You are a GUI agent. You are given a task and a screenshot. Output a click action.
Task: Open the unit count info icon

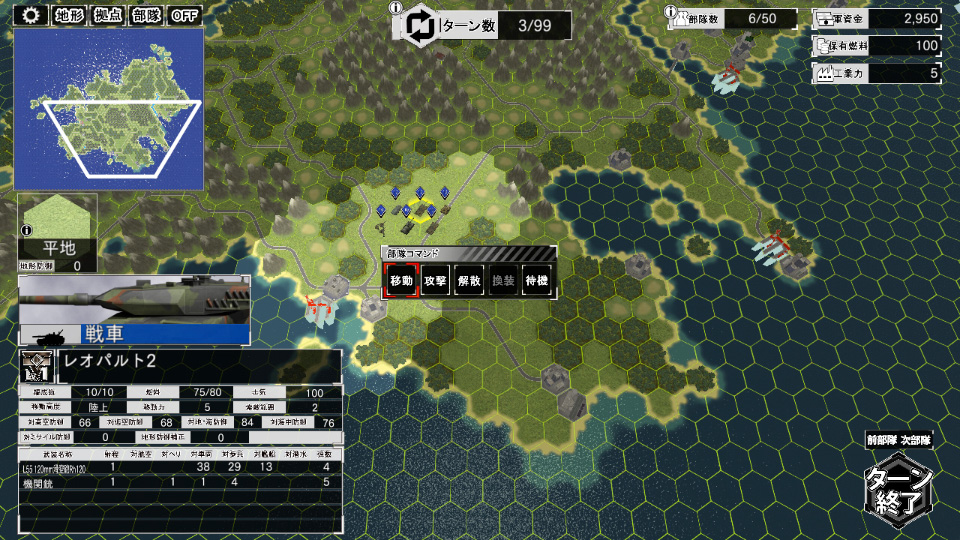coord(672,9)
